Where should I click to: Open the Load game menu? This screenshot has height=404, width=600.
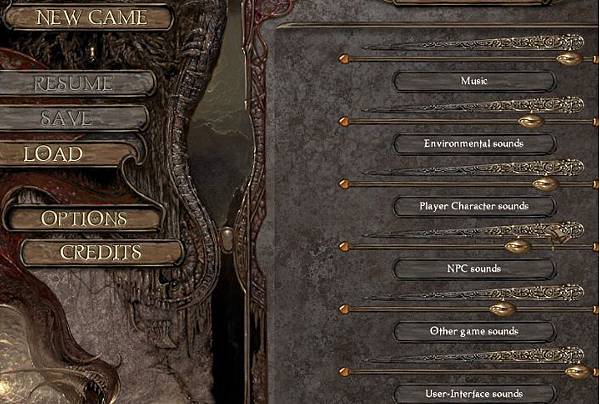54,155
